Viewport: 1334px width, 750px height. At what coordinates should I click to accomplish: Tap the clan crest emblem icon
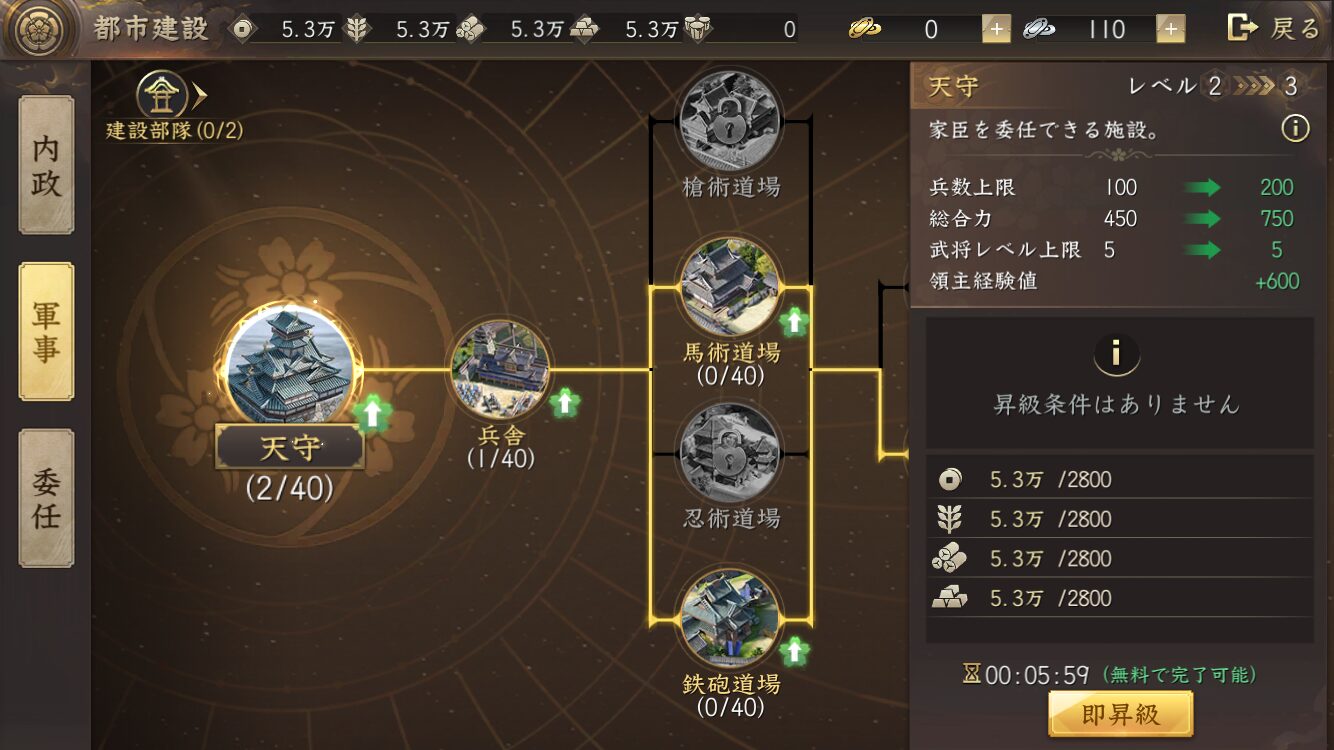click(40, 29)
